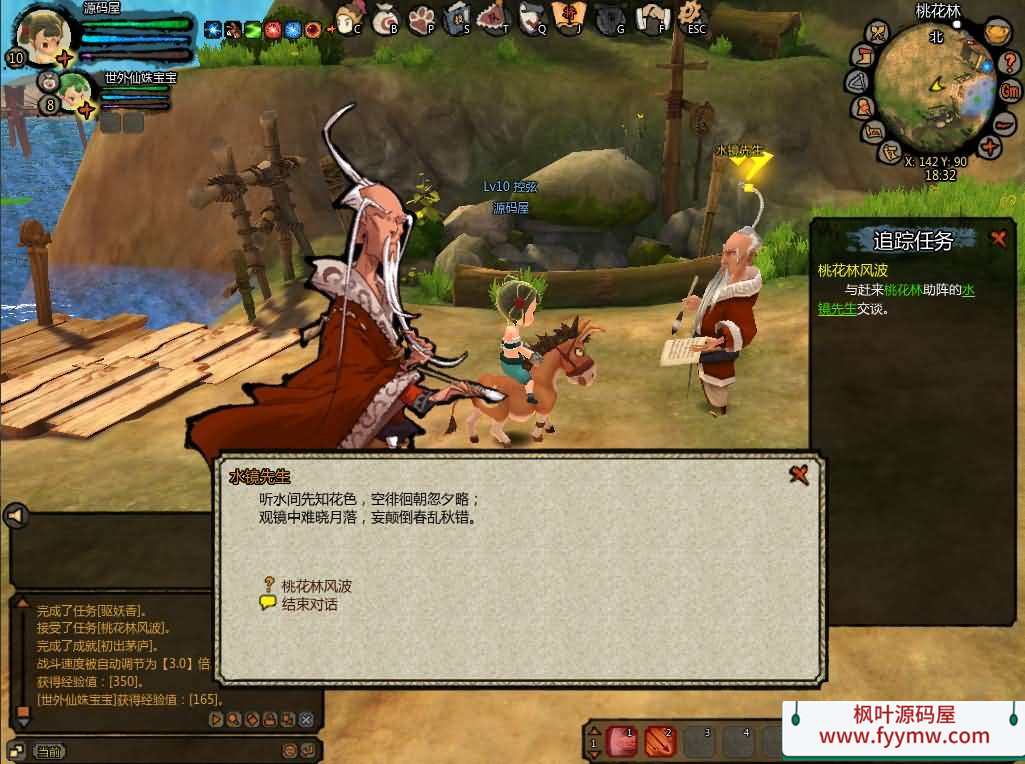The image size is (1025, 764).
Task: Select the 桃花林风波 quest dialogue option
Action: [316, 586]
